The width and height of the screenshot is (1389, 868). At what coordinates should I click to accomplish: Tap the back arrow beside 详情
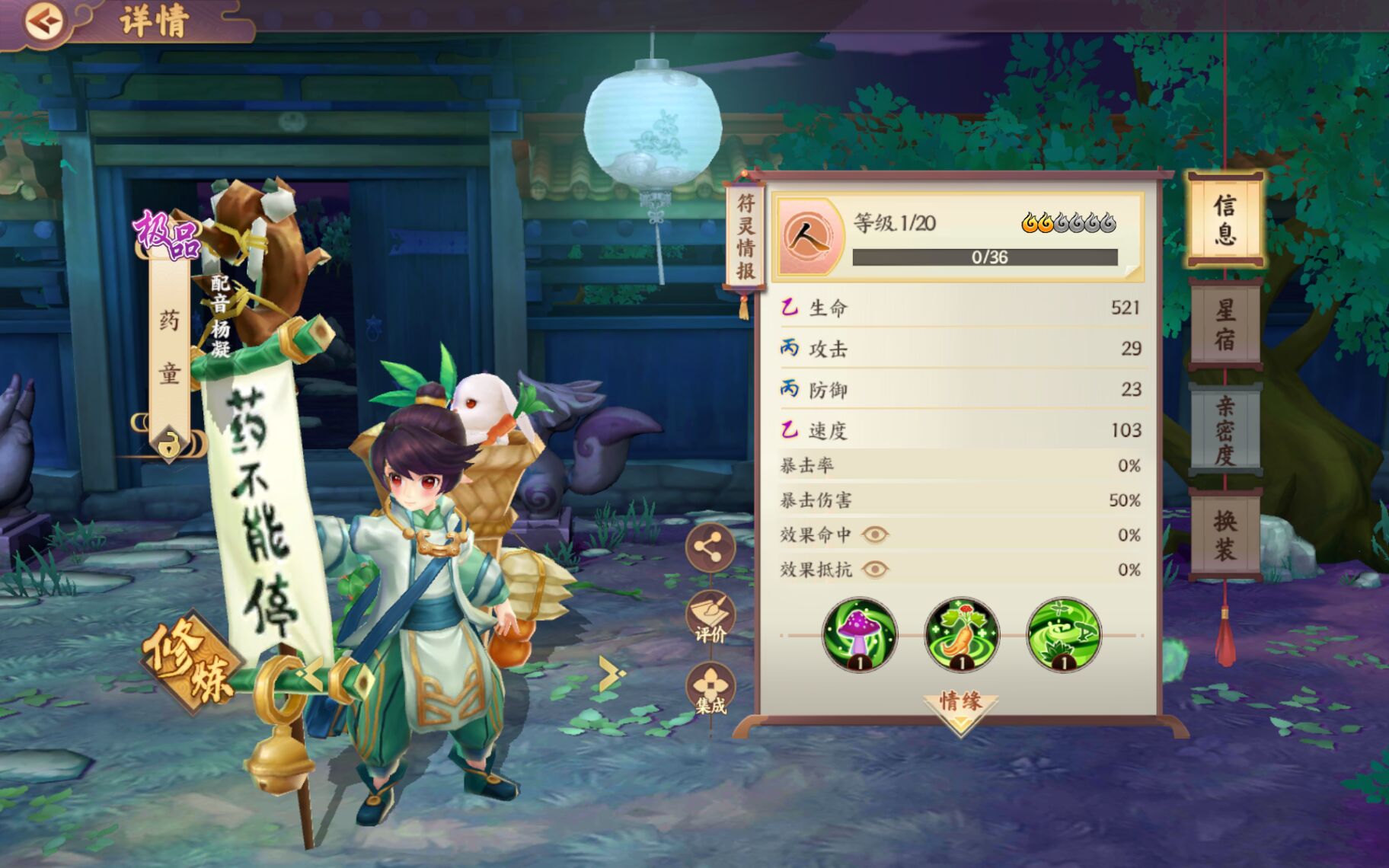[x=43, y=21]
